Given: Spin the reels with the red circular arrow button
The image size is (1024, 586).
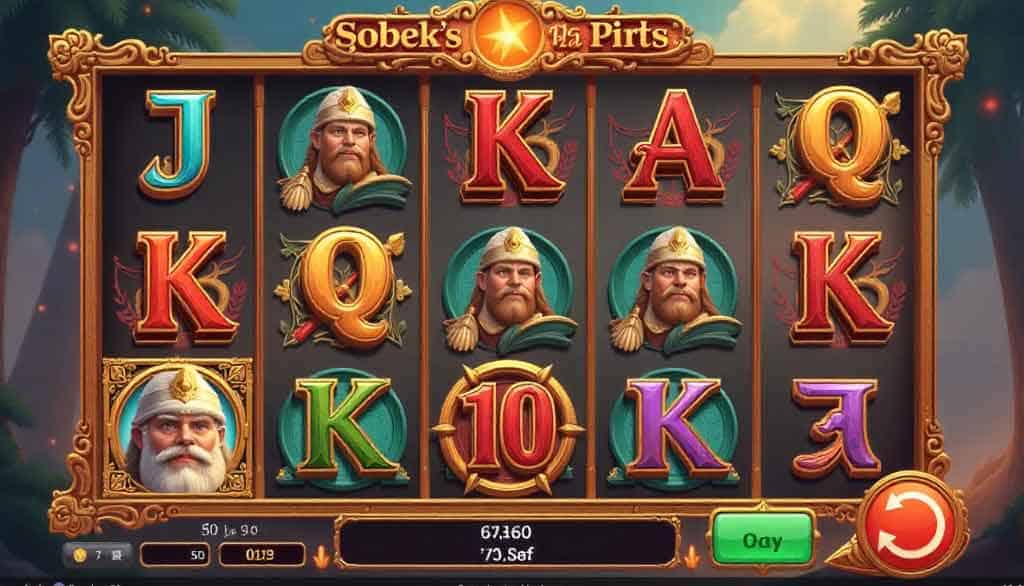Looking at the screenshot, I should coord(911,525).
